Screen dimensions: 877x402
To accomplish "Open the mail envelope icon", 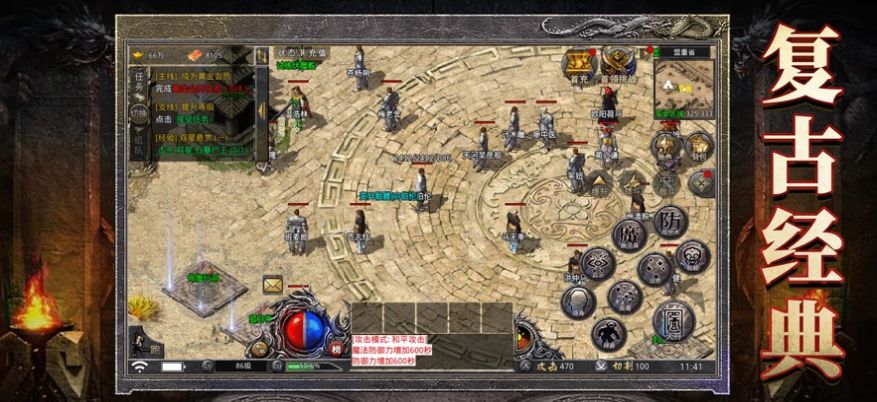I will click(271, 285).
